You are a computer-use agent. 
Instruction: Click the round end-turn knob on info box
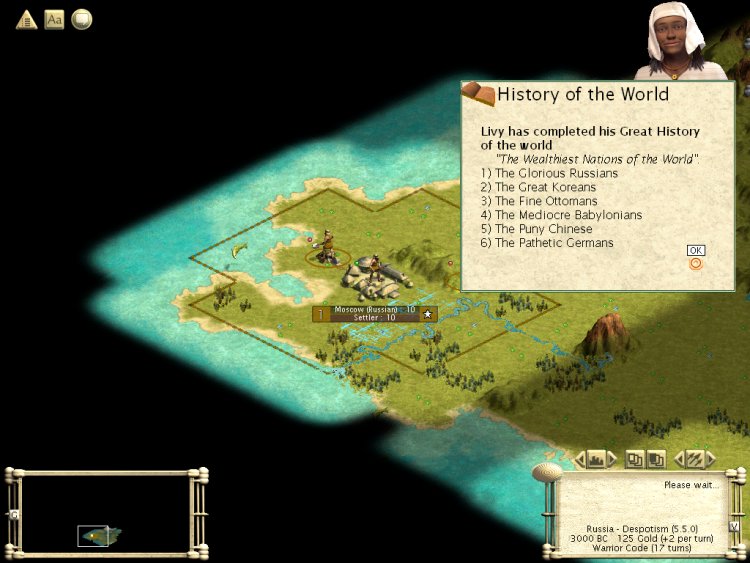pyautogui.click(x=548, y=471)
